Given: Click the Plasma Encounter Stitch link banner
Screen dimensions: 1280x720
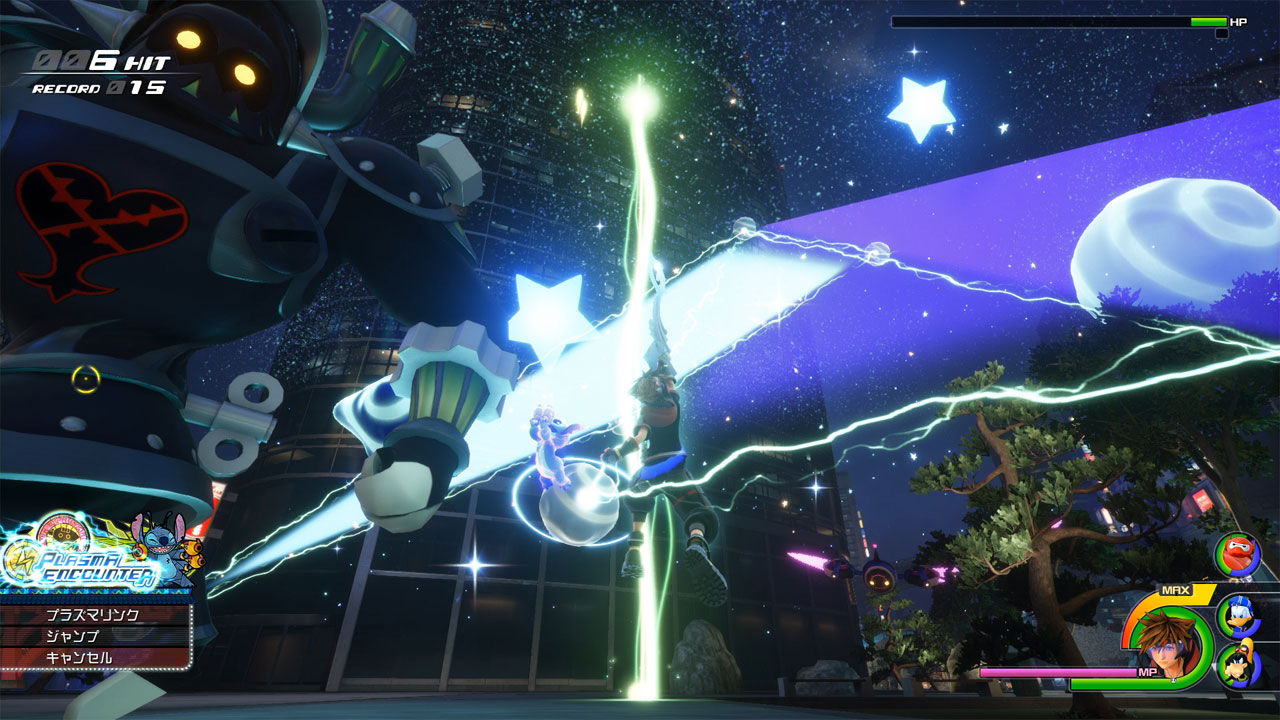Looking at the screenshot, I should [100, 555].
